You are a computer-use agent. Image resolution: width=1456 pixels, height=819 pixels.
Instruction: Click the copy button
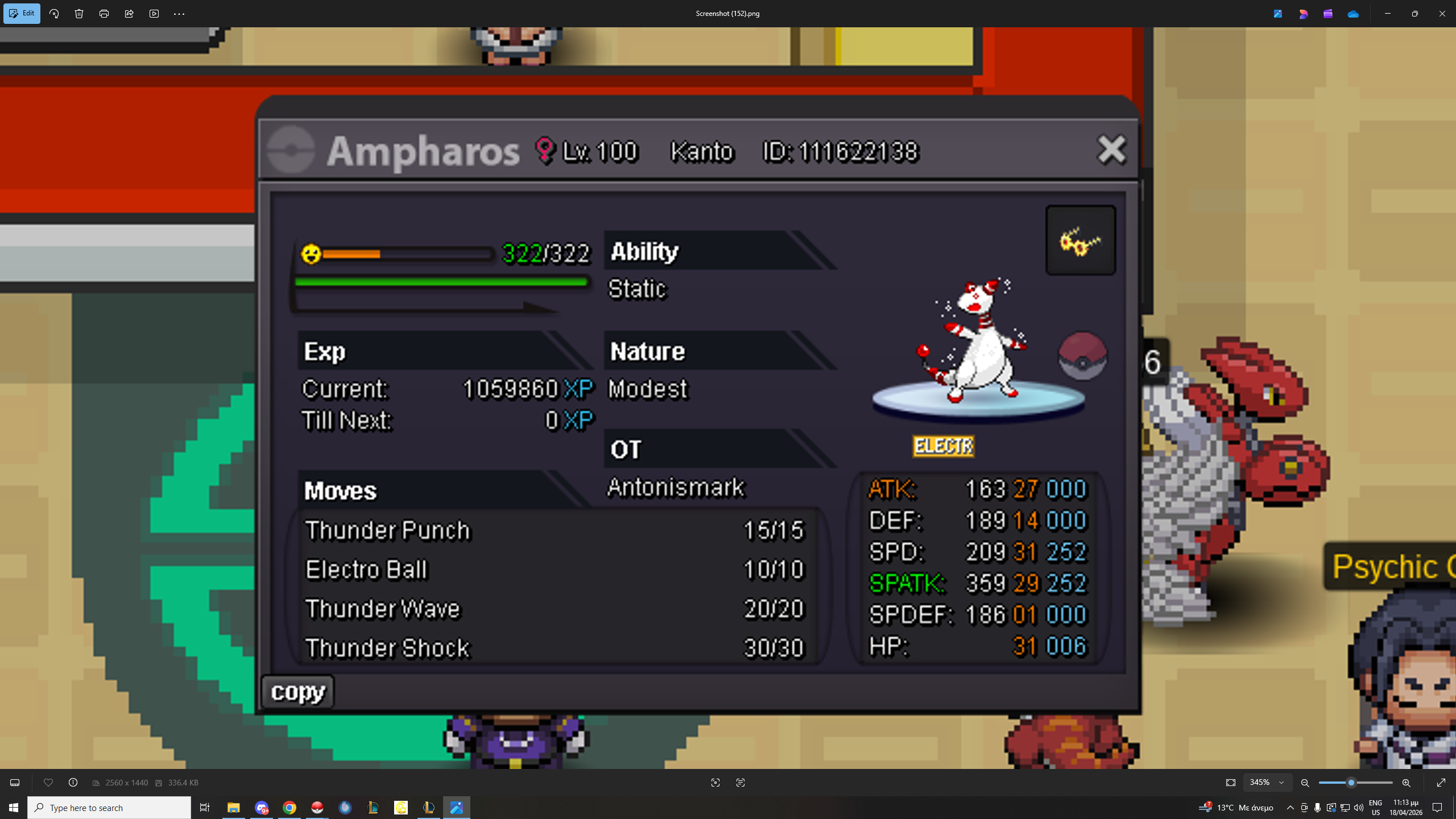pos(297,692)
